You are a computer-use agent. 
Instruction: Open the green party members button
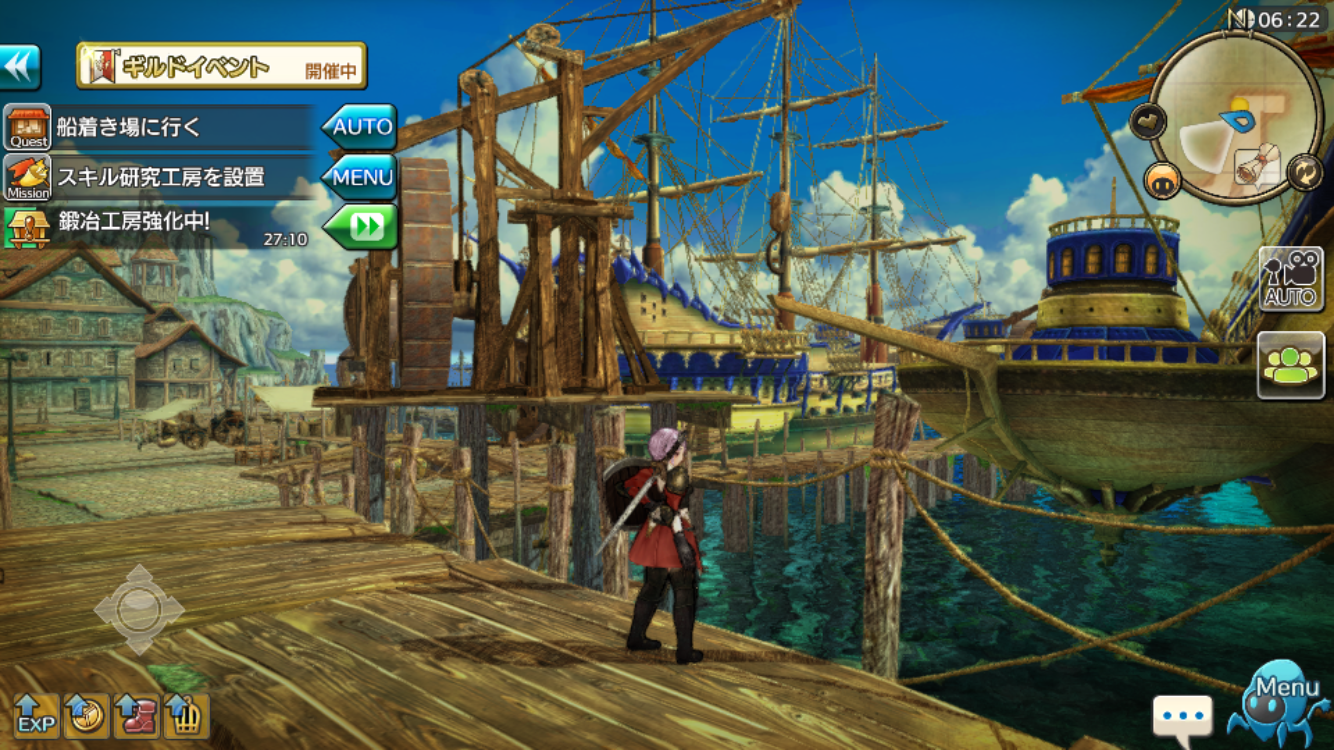[x=1290, y=365]
